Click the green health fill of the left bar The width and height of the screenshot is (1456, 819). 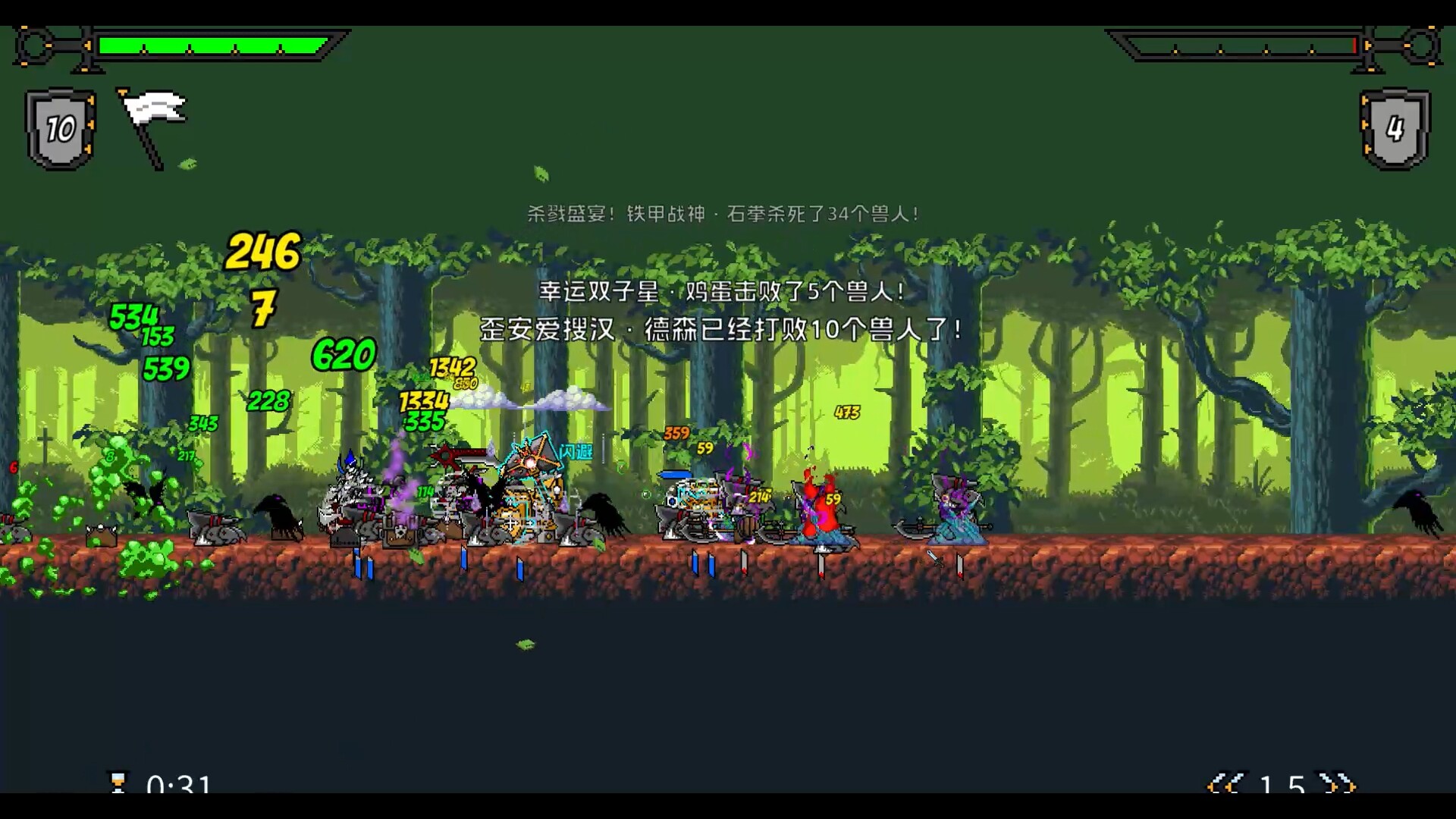coord(212,45)
